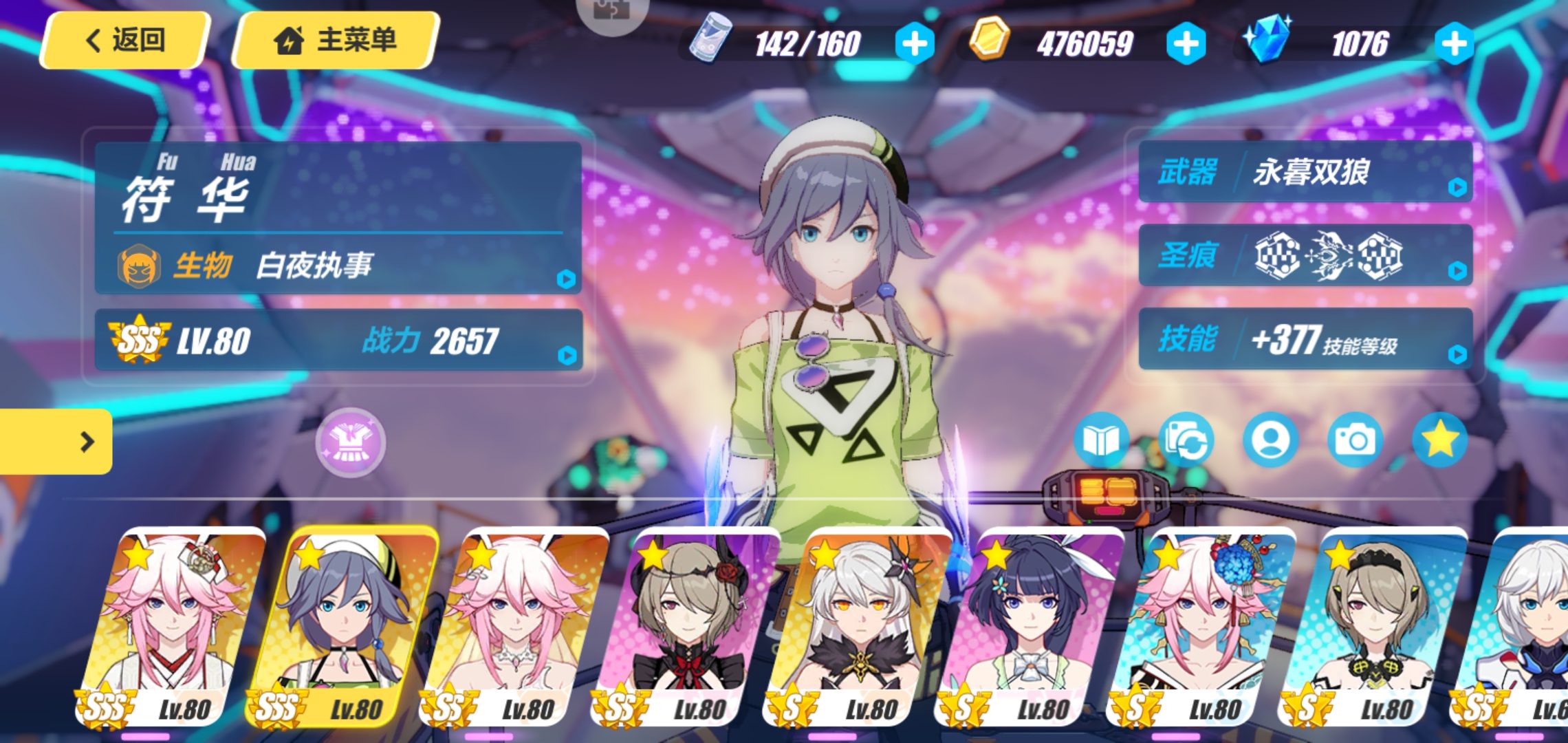
Task: Open the 武器 weapon panel 永暮双狼
Action: (1305, 172)
